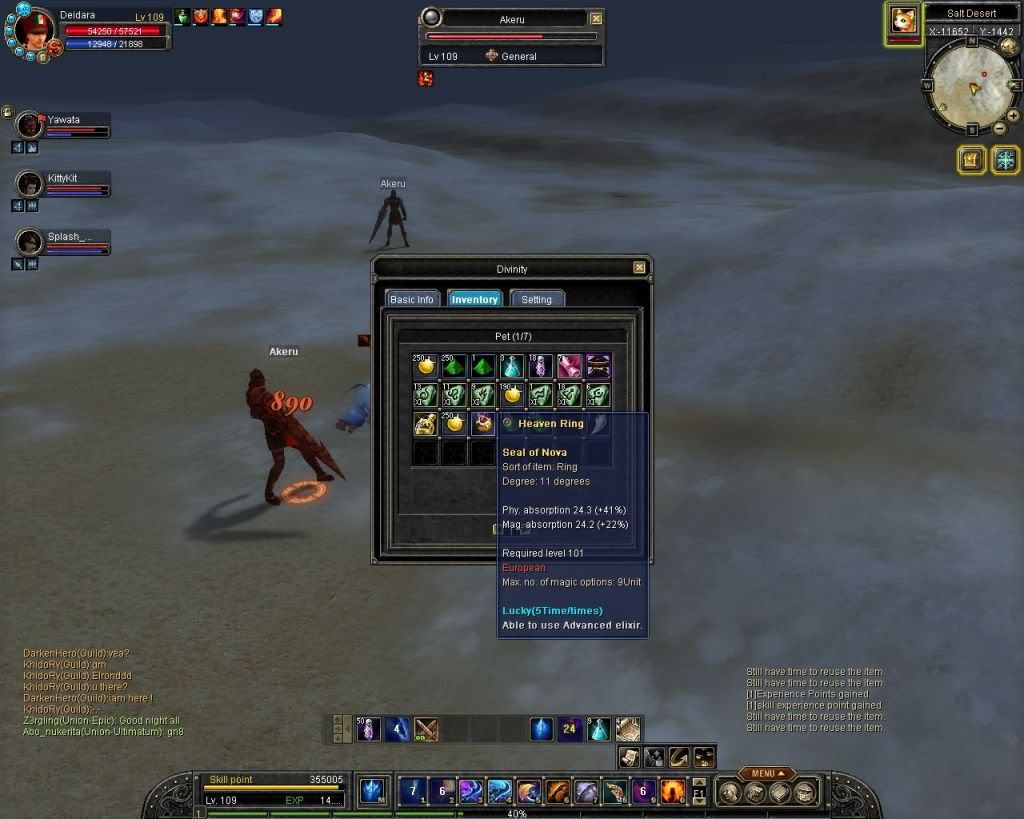
Task: Expand the MENU button
Action: (767, 773)
